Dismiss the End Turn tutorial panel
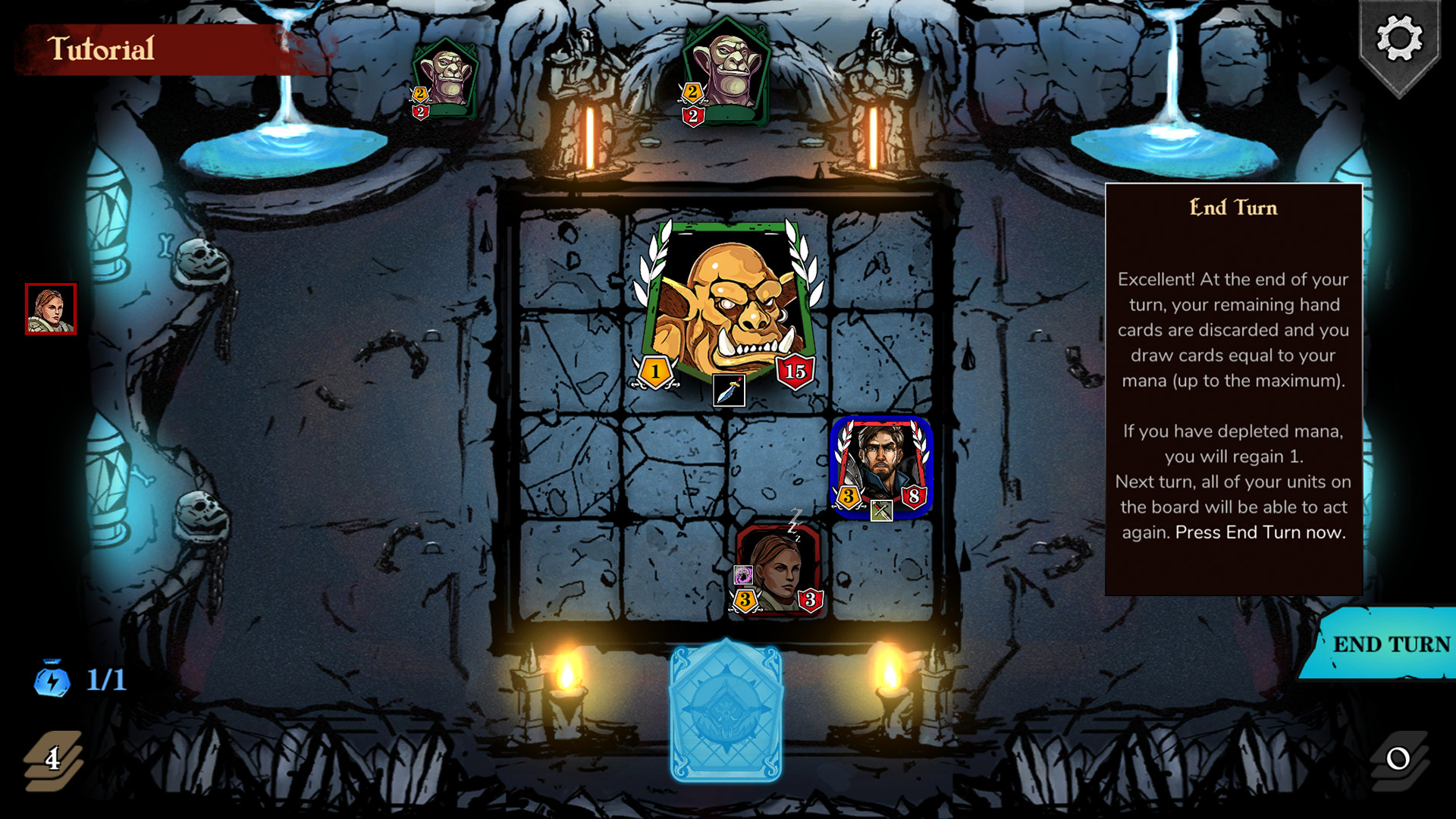1456x819 pixels. (x=1232, y=387)
